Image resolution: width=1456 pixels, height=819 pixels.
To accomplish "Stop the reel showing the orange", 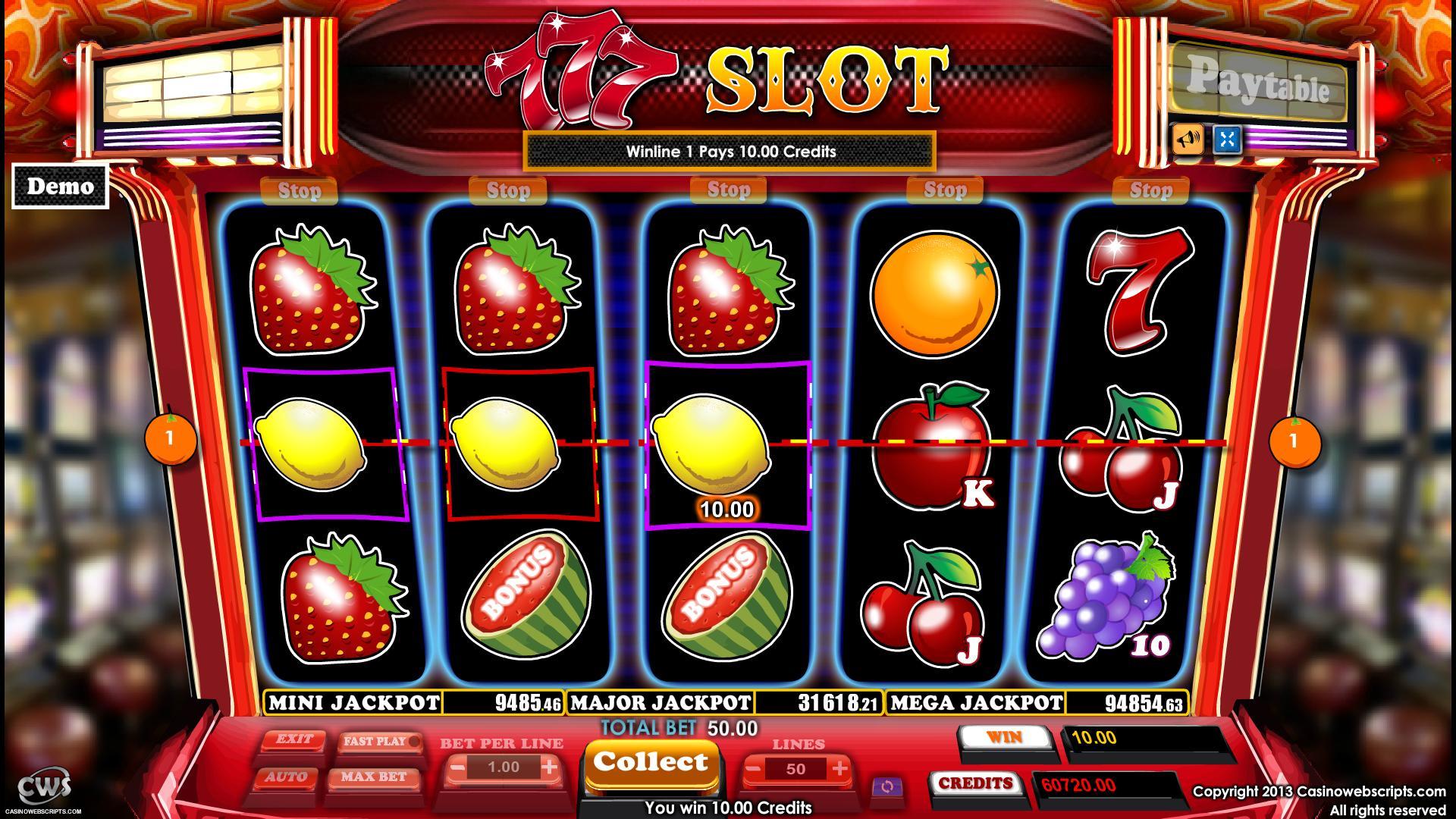I will (944, 190).
